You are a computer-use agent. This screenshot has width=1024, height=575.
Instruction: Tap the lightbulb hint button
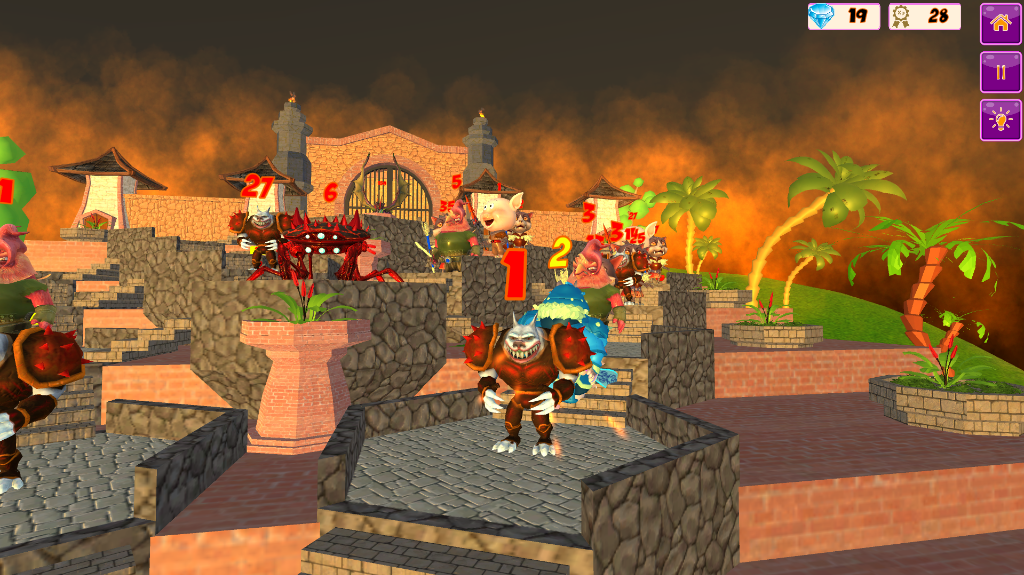1000,120
